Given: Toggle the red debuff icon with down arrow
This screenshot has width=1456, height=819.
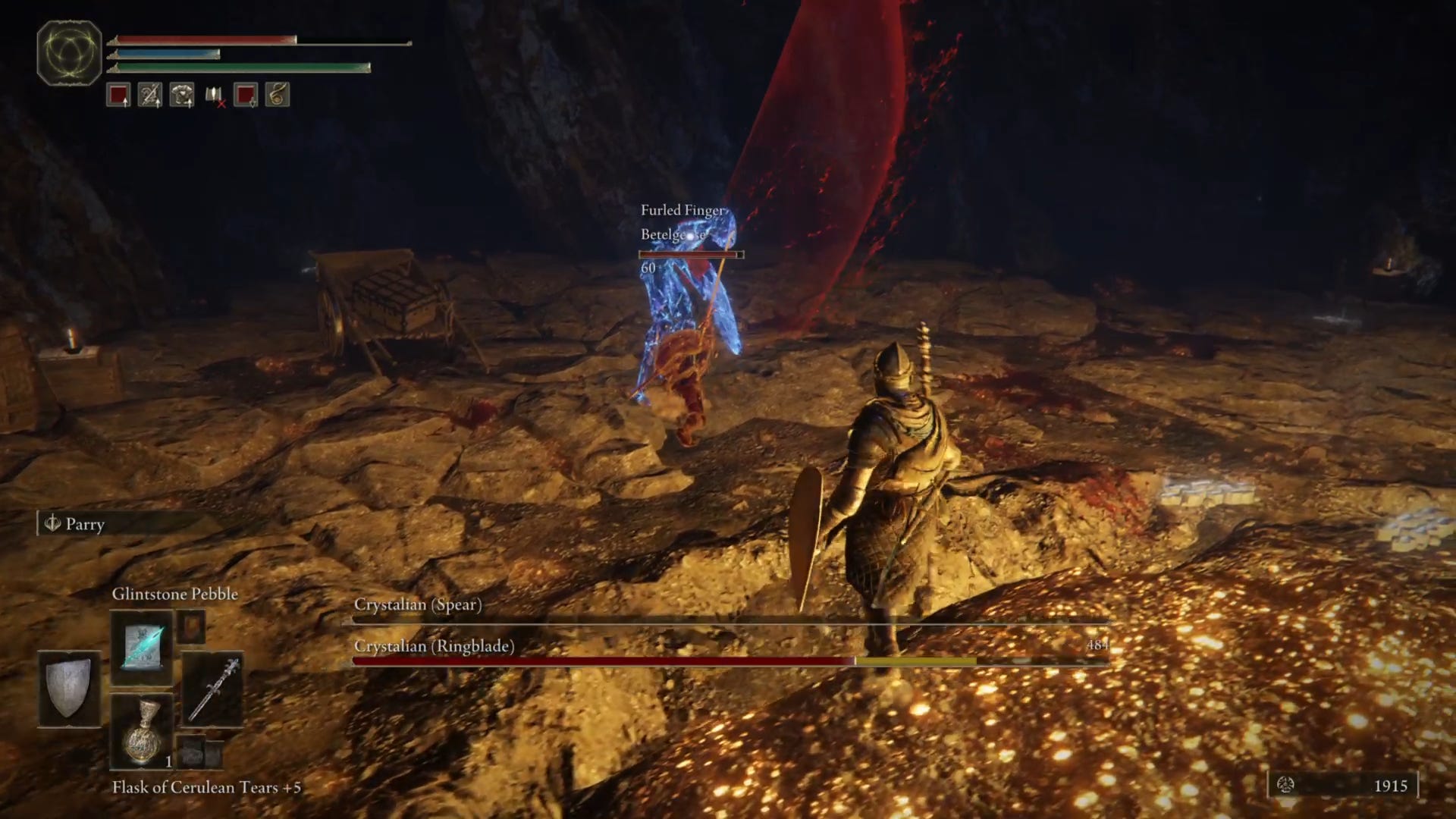Looking at the screenshot, I should [x=246, y=95].
